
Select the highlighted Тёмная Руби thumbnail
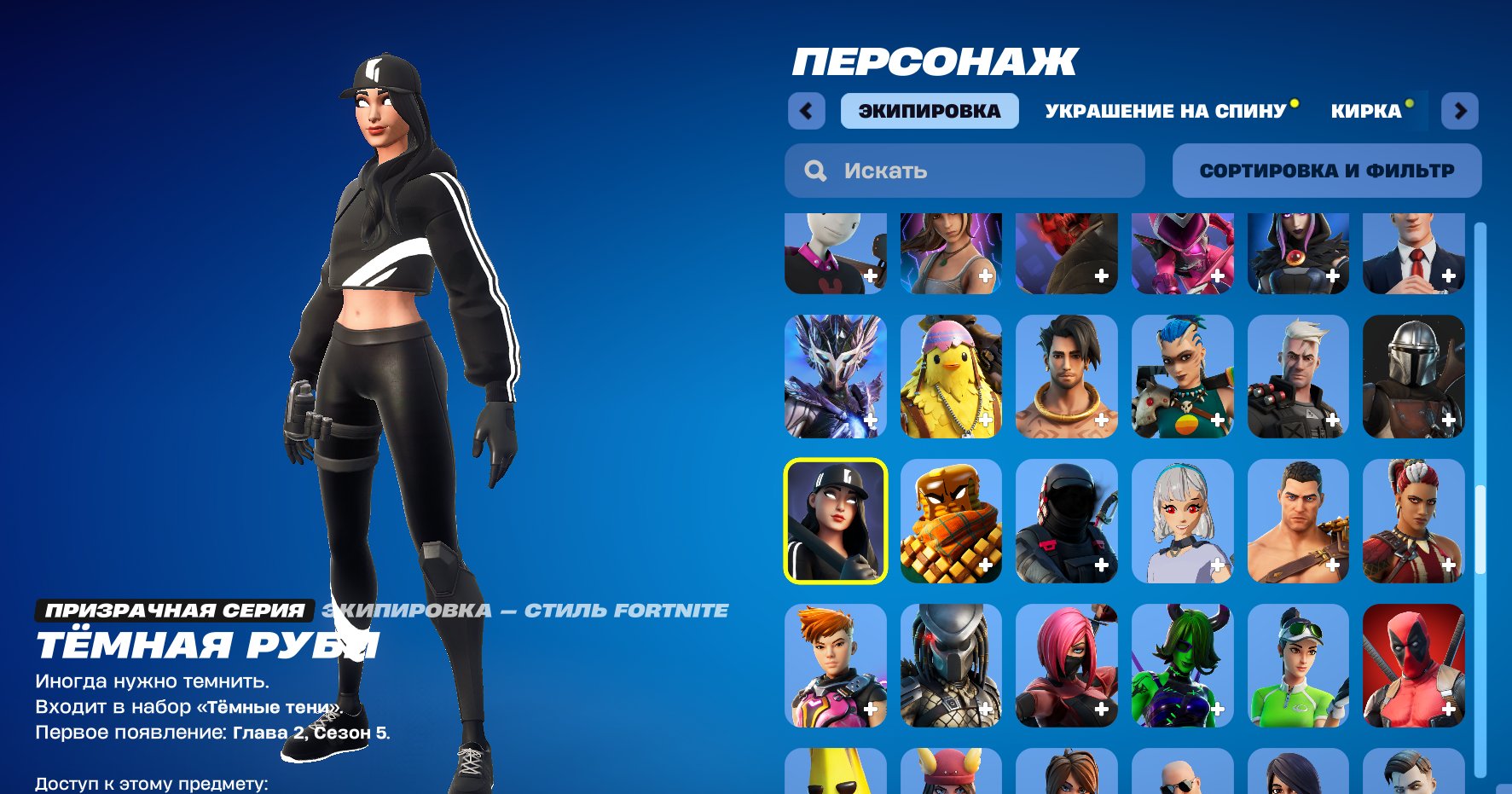pos(836,521)
